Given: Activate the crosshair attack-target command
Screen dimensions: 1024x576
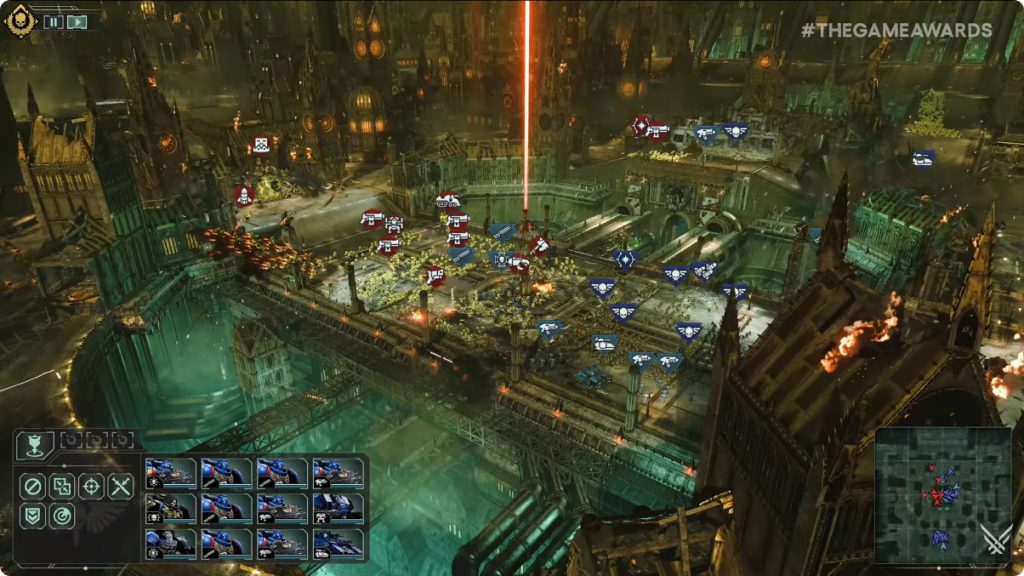Looking at the screenshot, I should click(91, 487).
